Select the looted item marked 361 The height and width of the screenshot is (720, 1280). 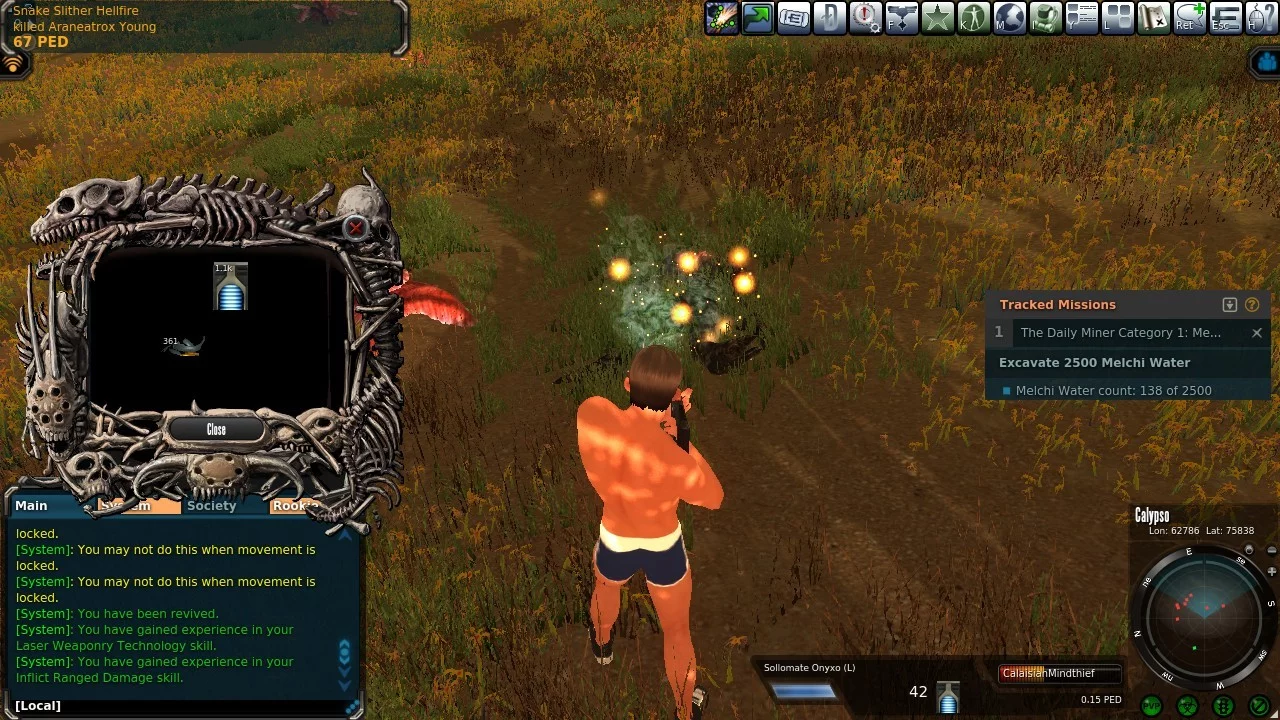point(185,346)
